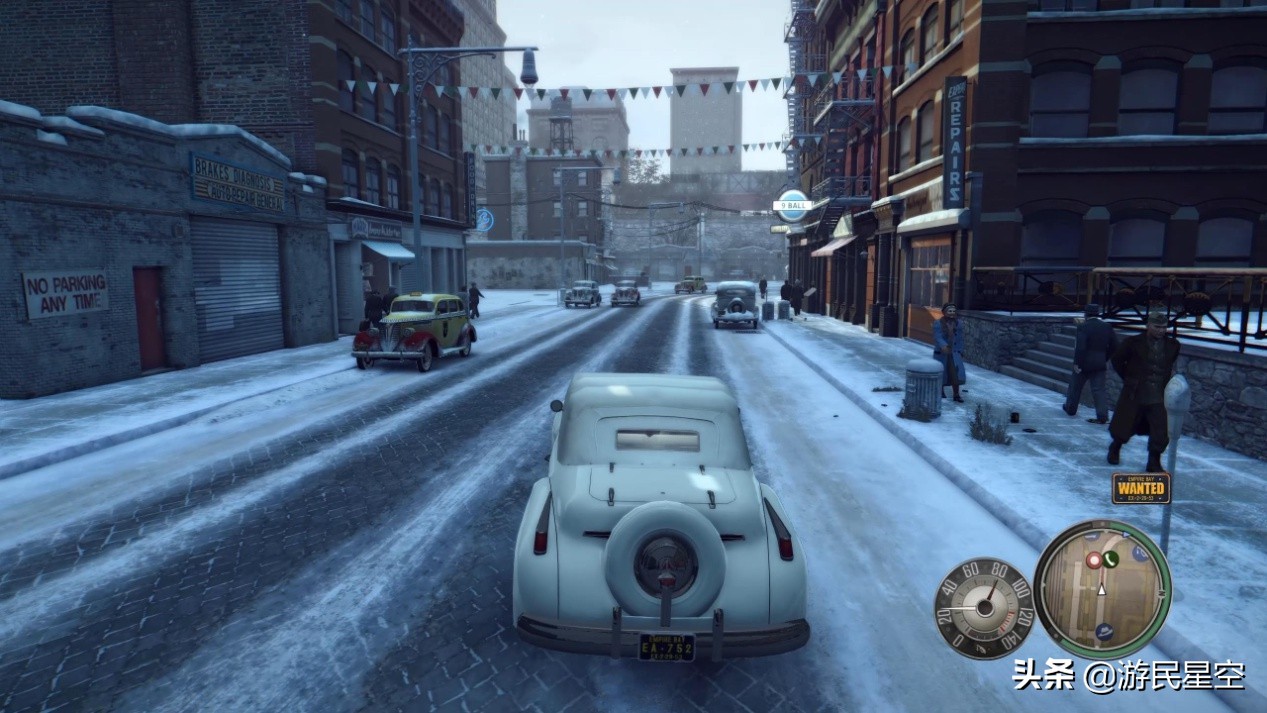
Task: Select the red objective marker on minimap
Action: click(1094, 560)
